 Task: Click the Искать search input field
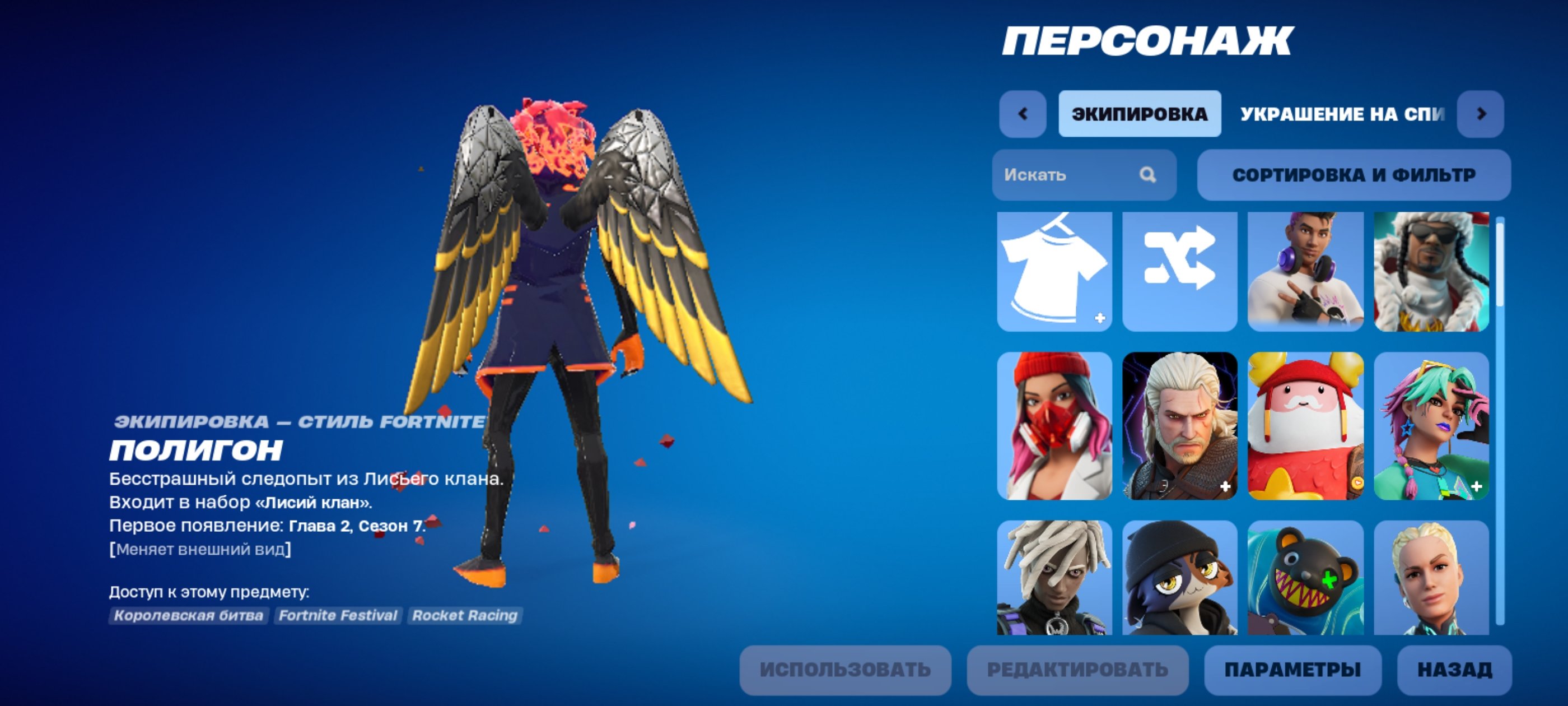point(1071,176)
